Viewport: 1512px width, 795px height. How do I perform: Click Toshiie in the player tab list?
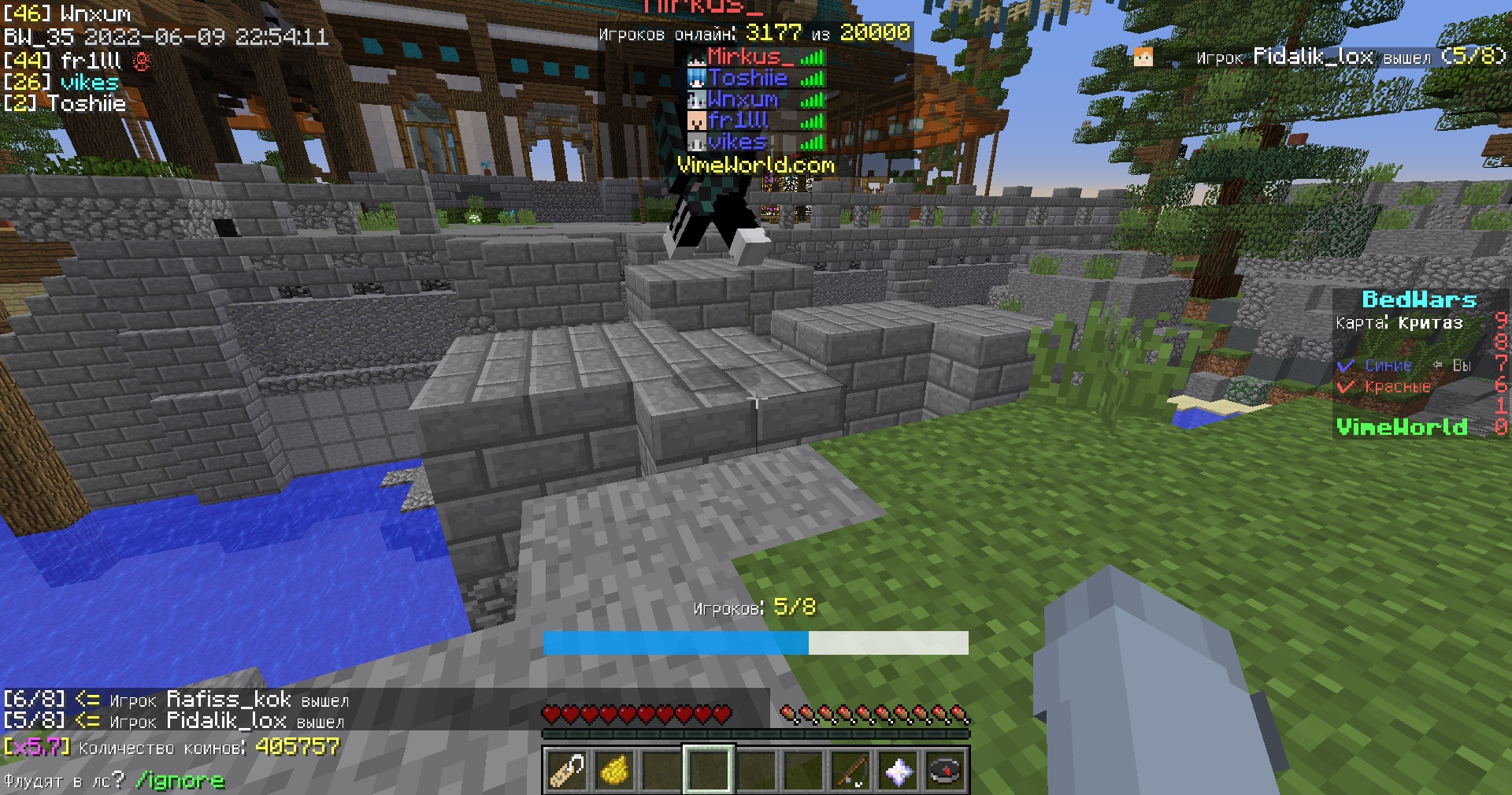tap(747, 78)
